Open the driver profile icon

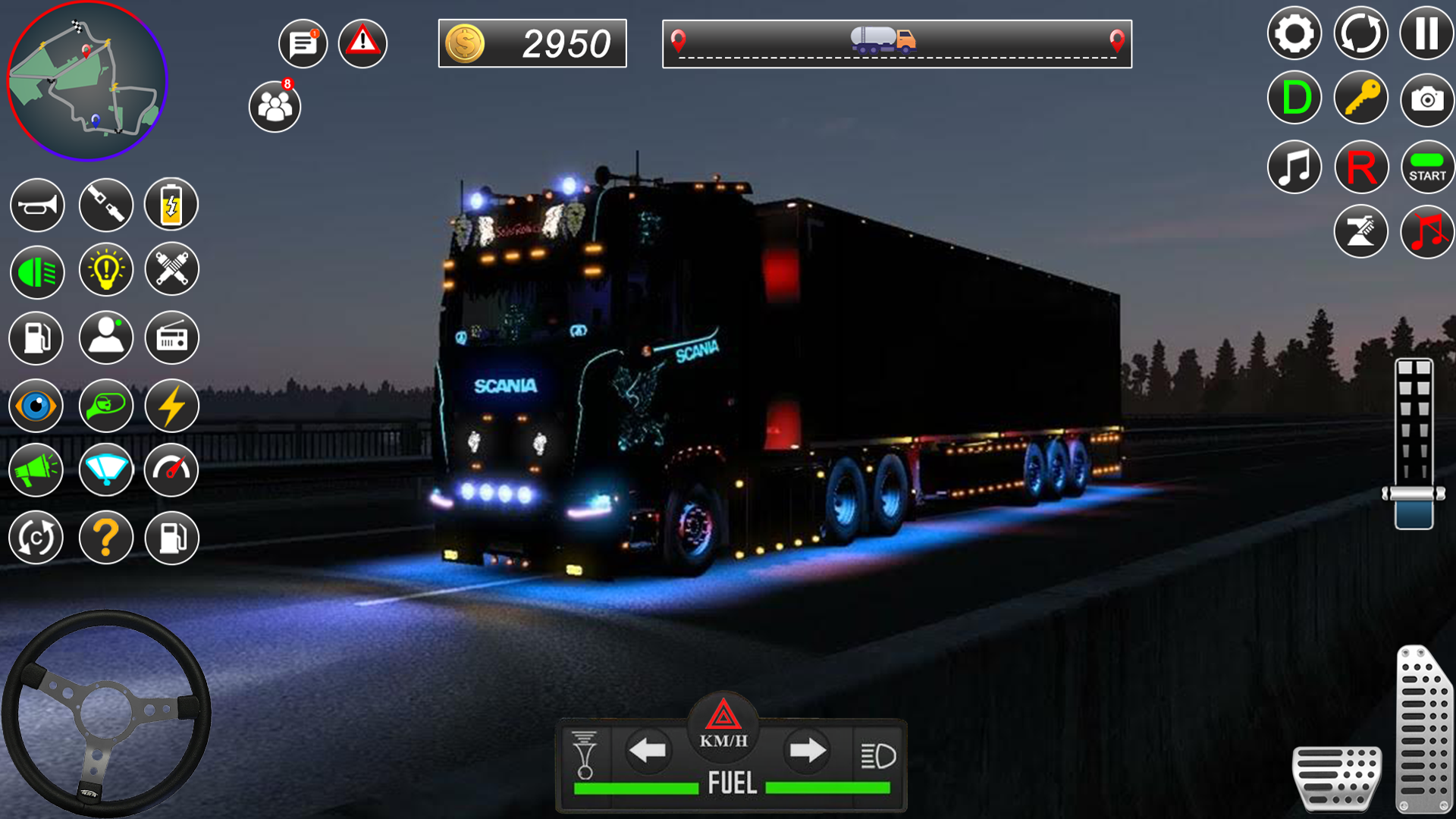point(106,338)
